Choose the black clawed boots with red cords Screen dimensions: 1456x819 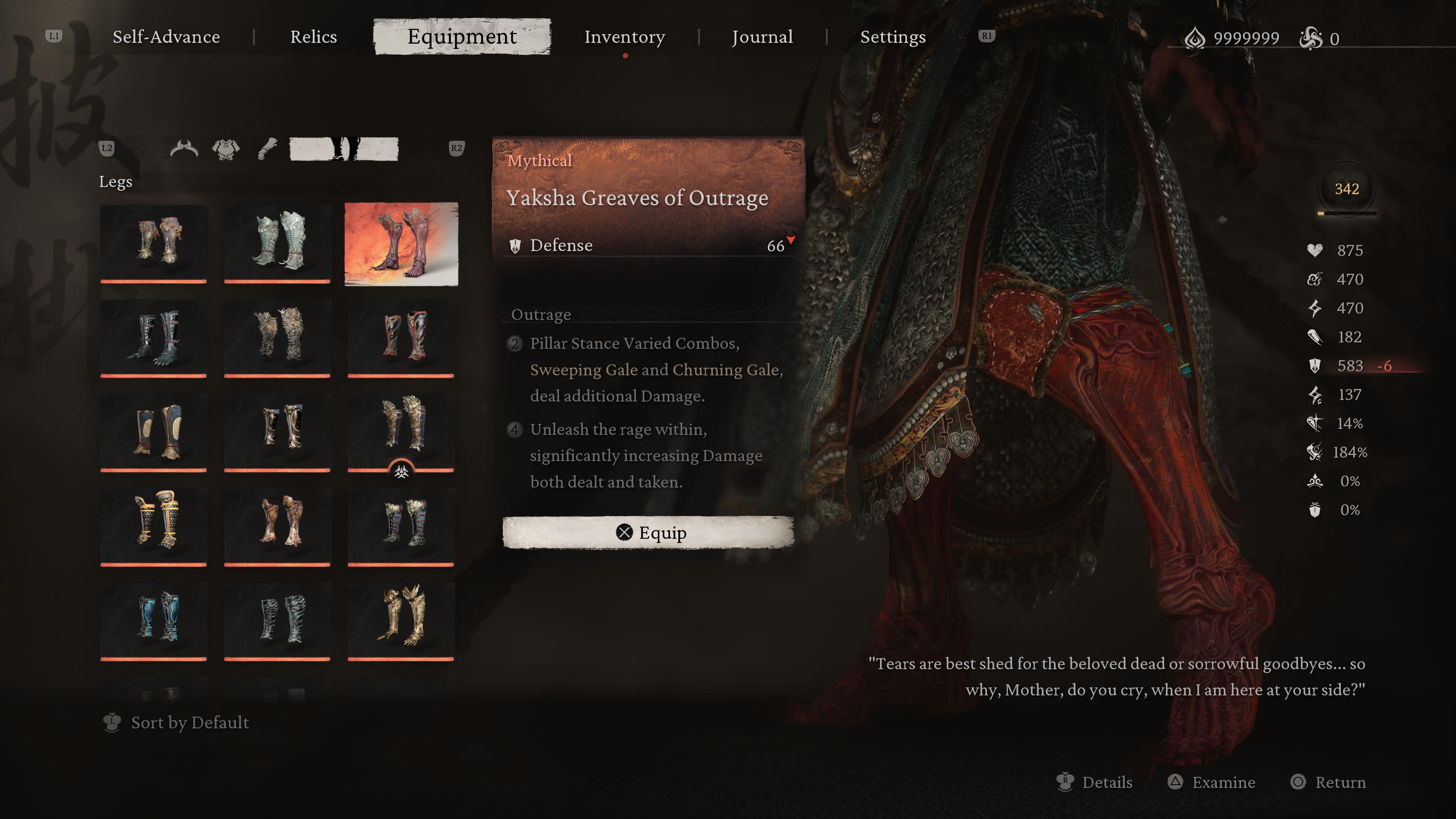click(154, 337)
